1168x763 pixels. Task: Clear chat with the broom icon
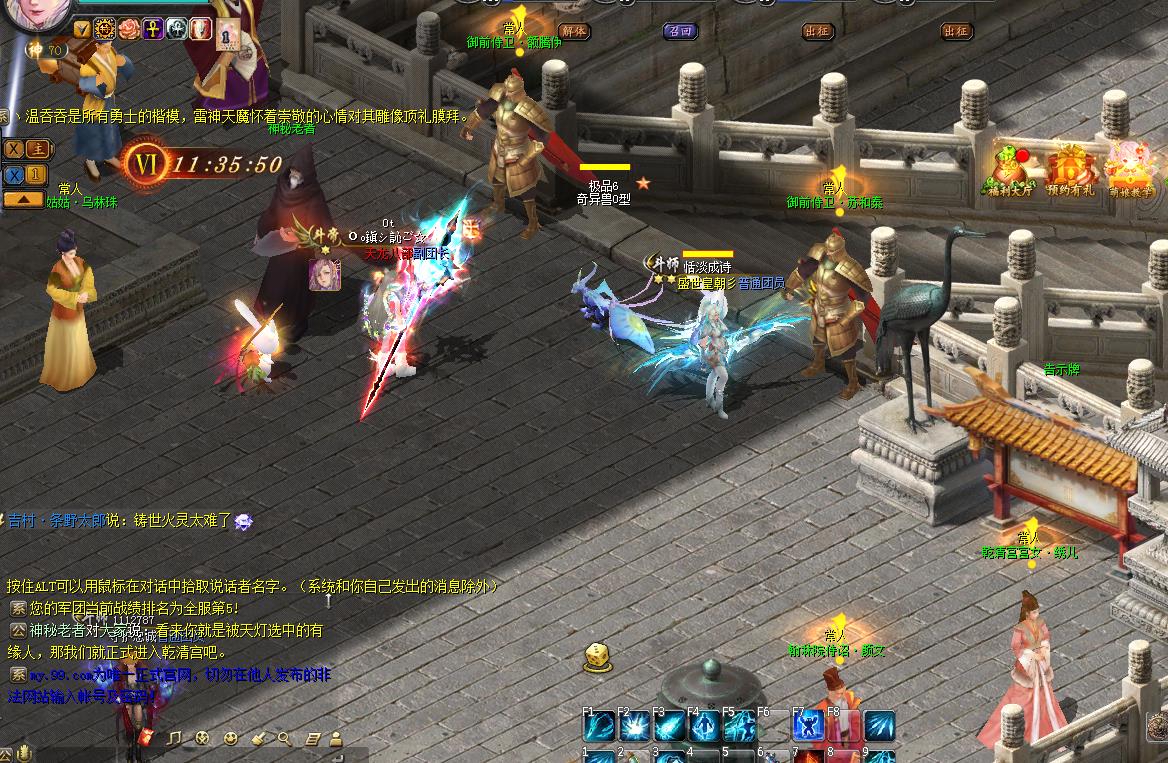pyautogui.click(x=258, y=738)
